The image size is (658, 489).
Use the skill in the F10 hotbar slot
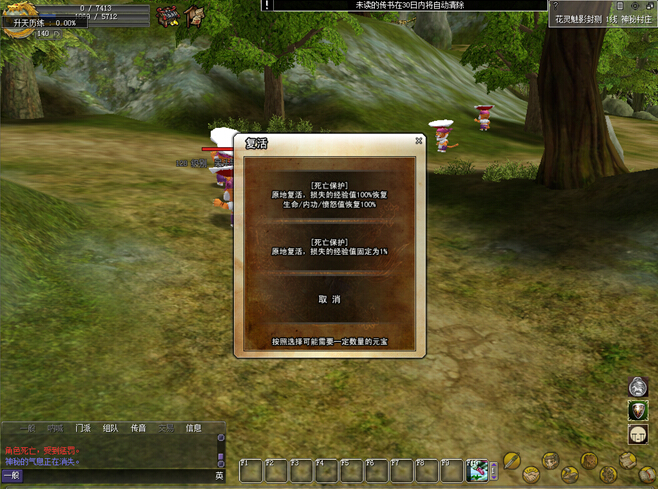click(477, 470)
